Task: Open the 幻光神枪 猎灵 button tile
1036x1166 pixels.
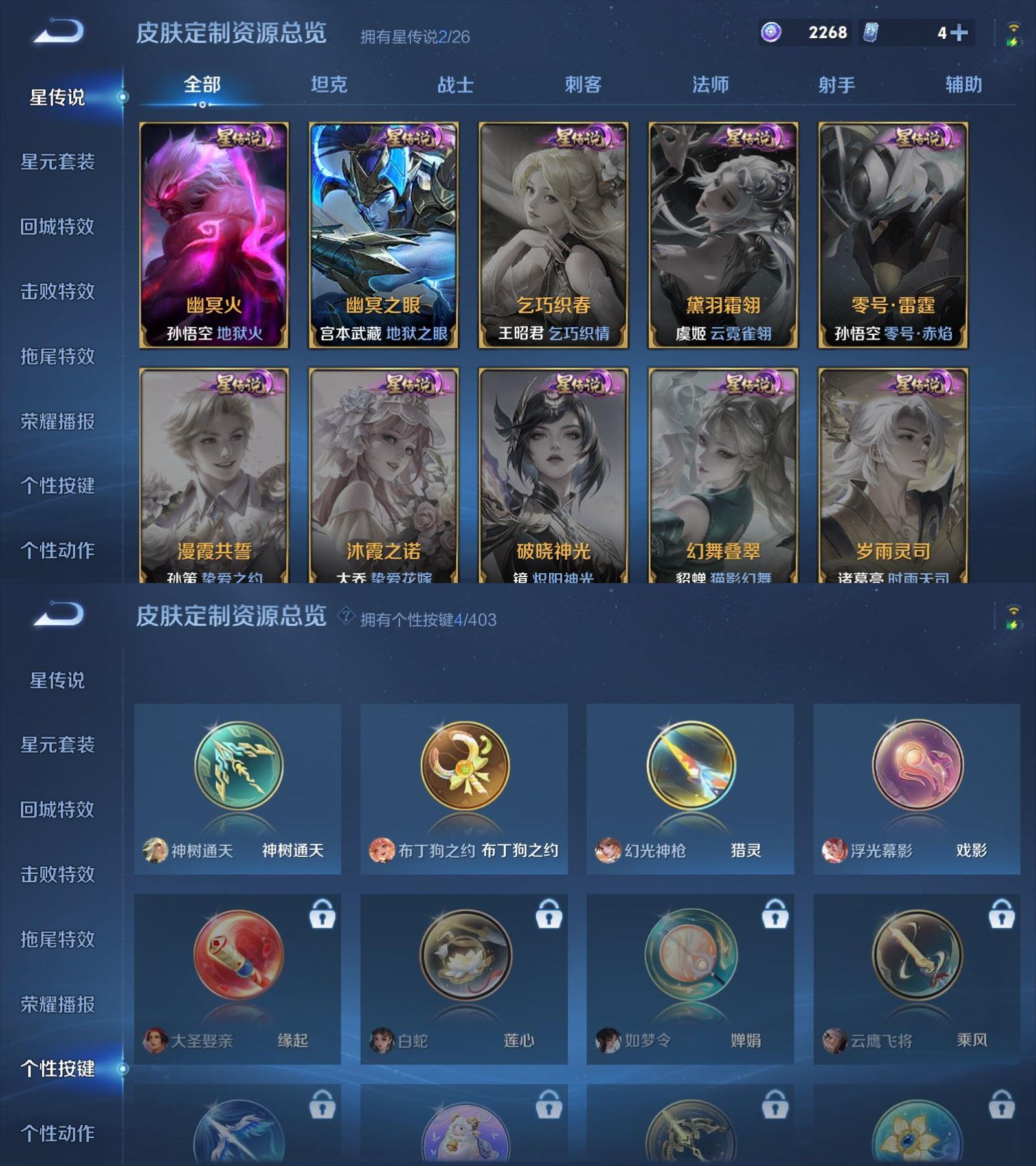Action: (x=690, y=788)
